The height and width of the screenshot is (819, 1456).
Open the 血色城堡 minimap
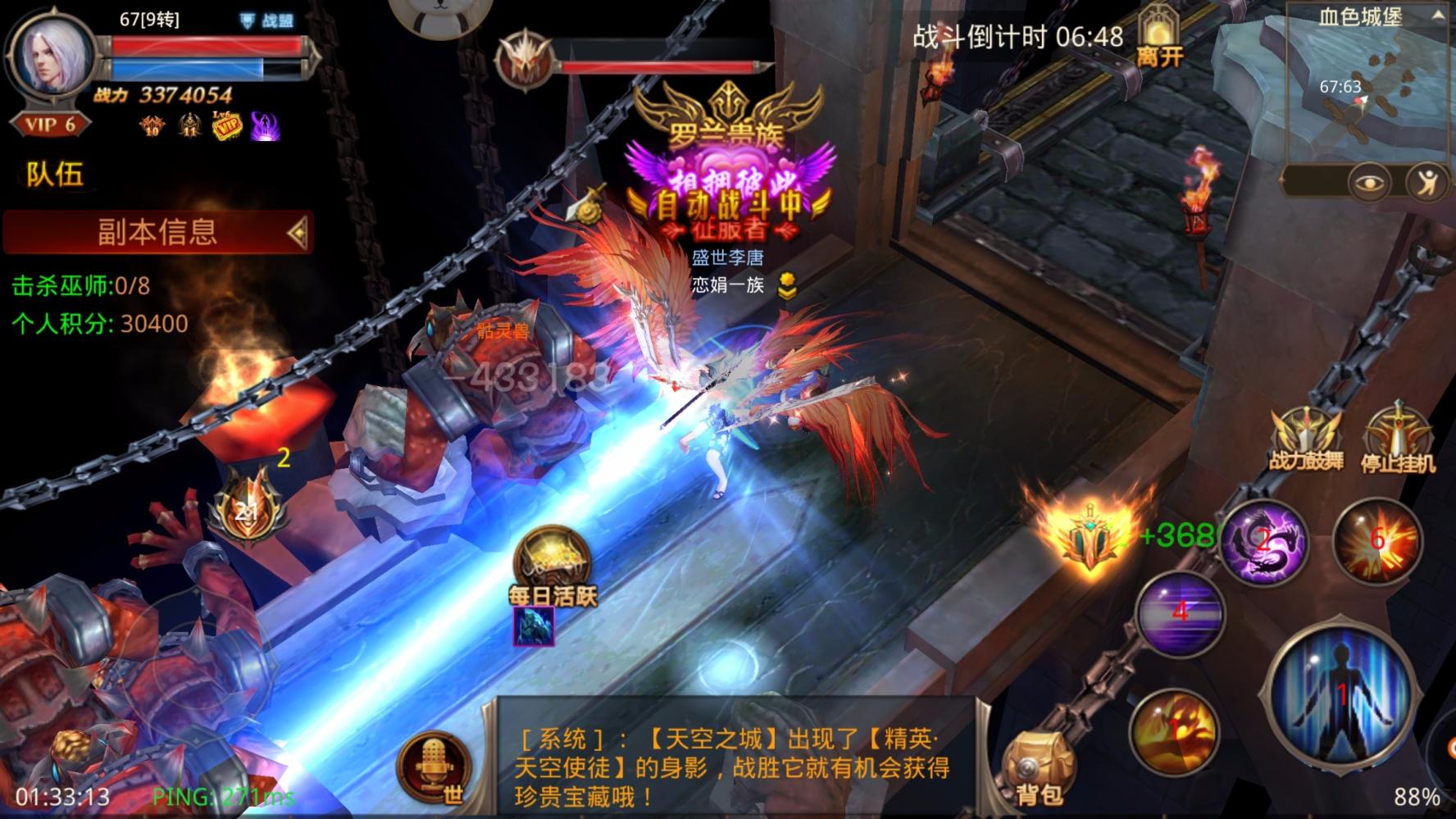point(1363,90)
